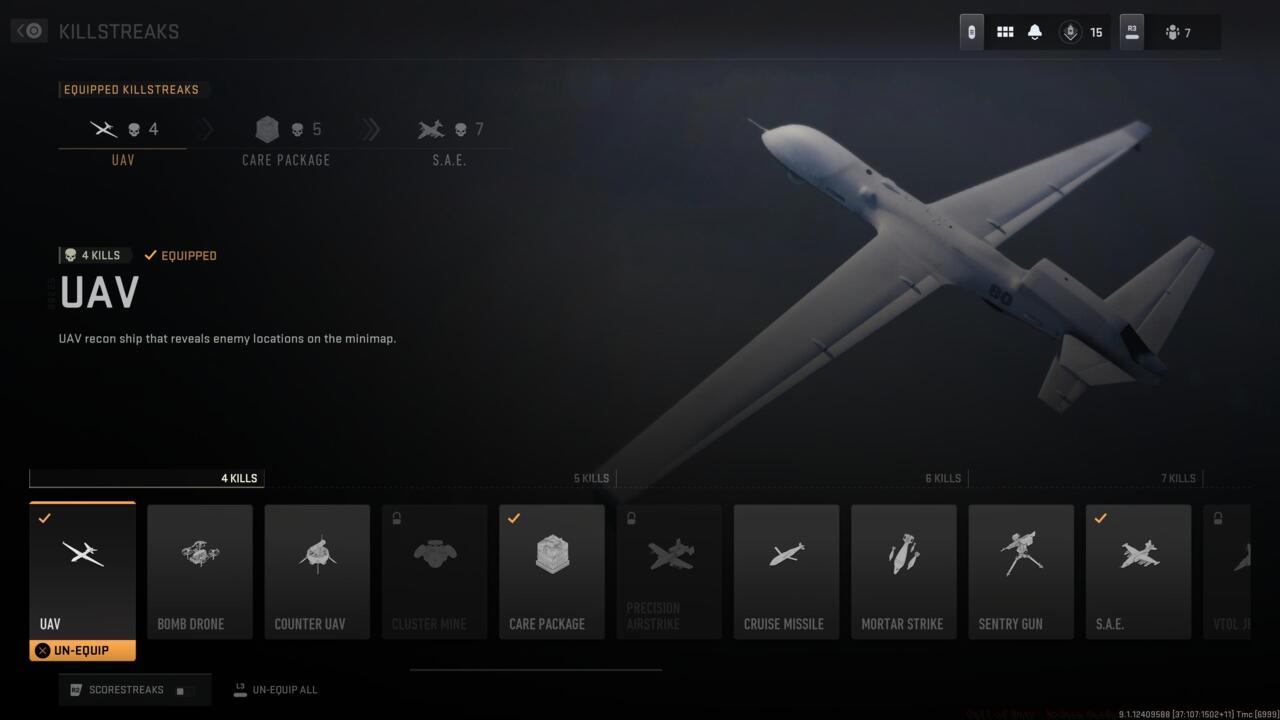Switch to the S.A.E. equipped slot

tap(448, 140)
